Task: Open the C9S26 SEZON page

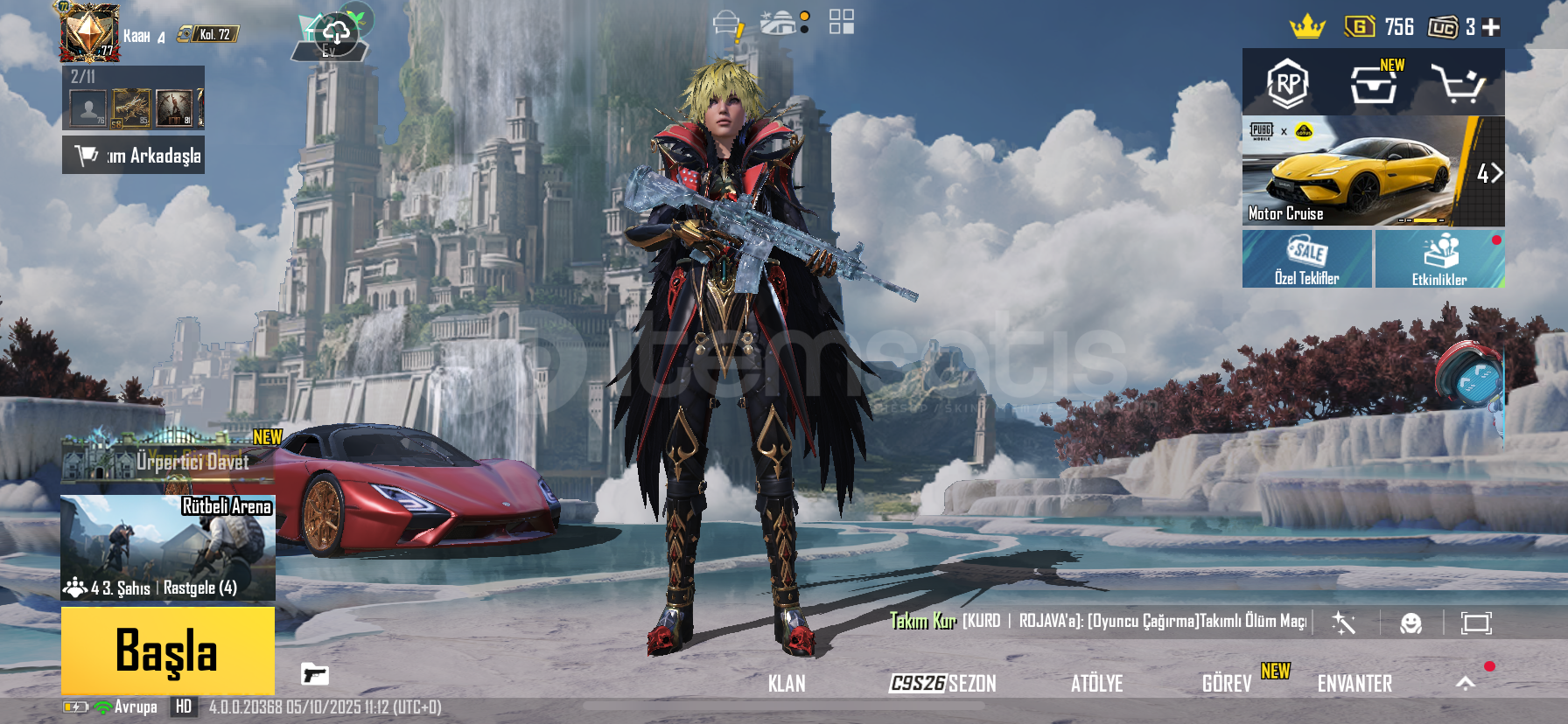Action: [942, 684]
